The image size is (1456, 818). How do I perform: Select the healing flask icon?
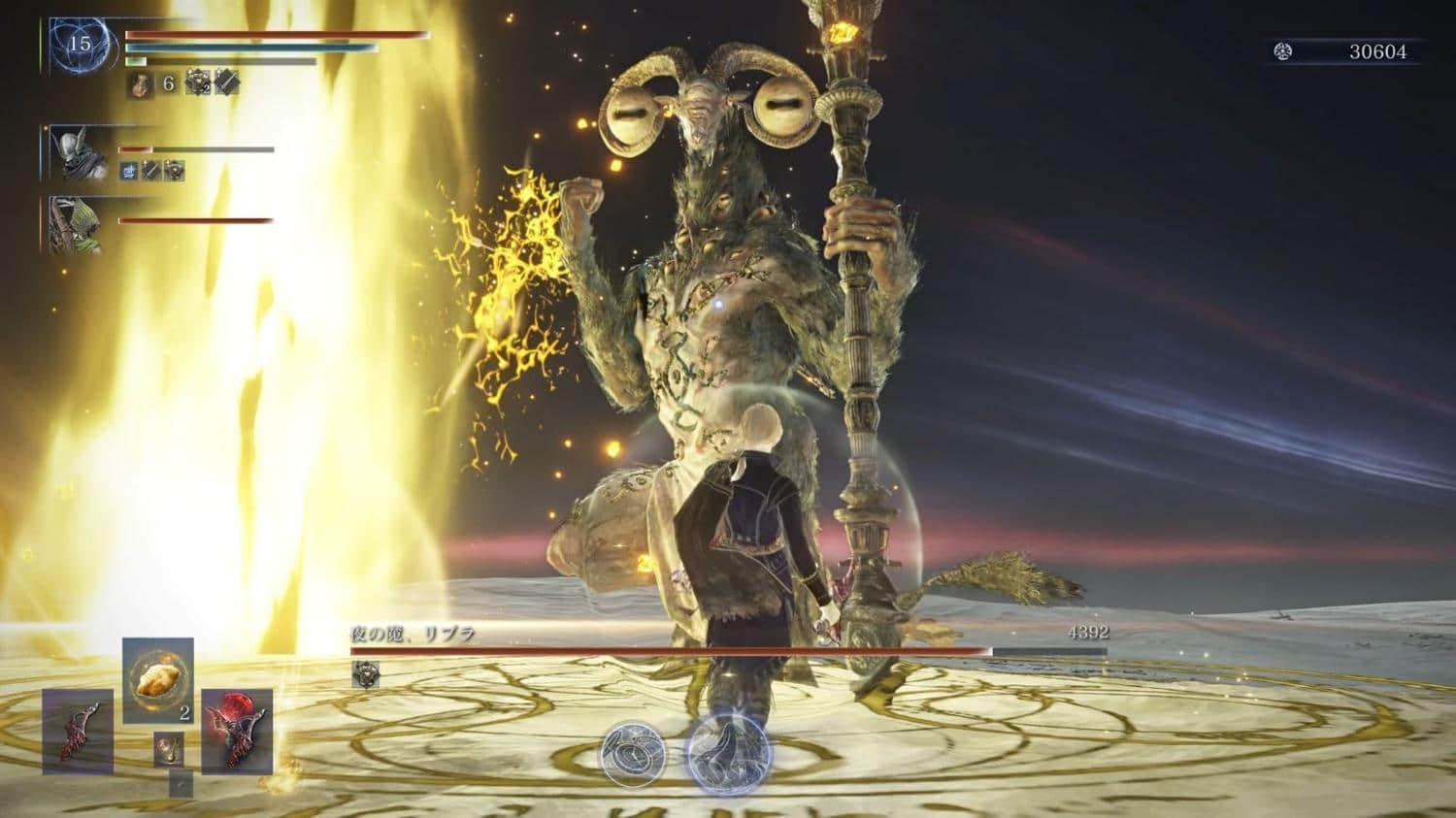pyautogui.click(x=139, y=84)
